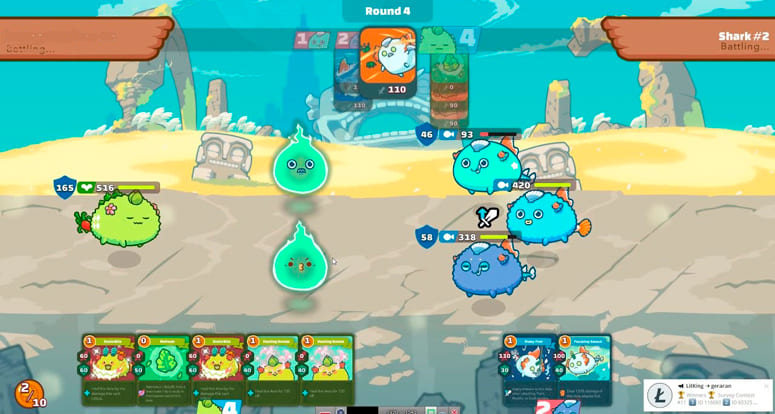Select the zero-cost green leaf card
The height and width of the screenshot is (414, 775).
162,368
